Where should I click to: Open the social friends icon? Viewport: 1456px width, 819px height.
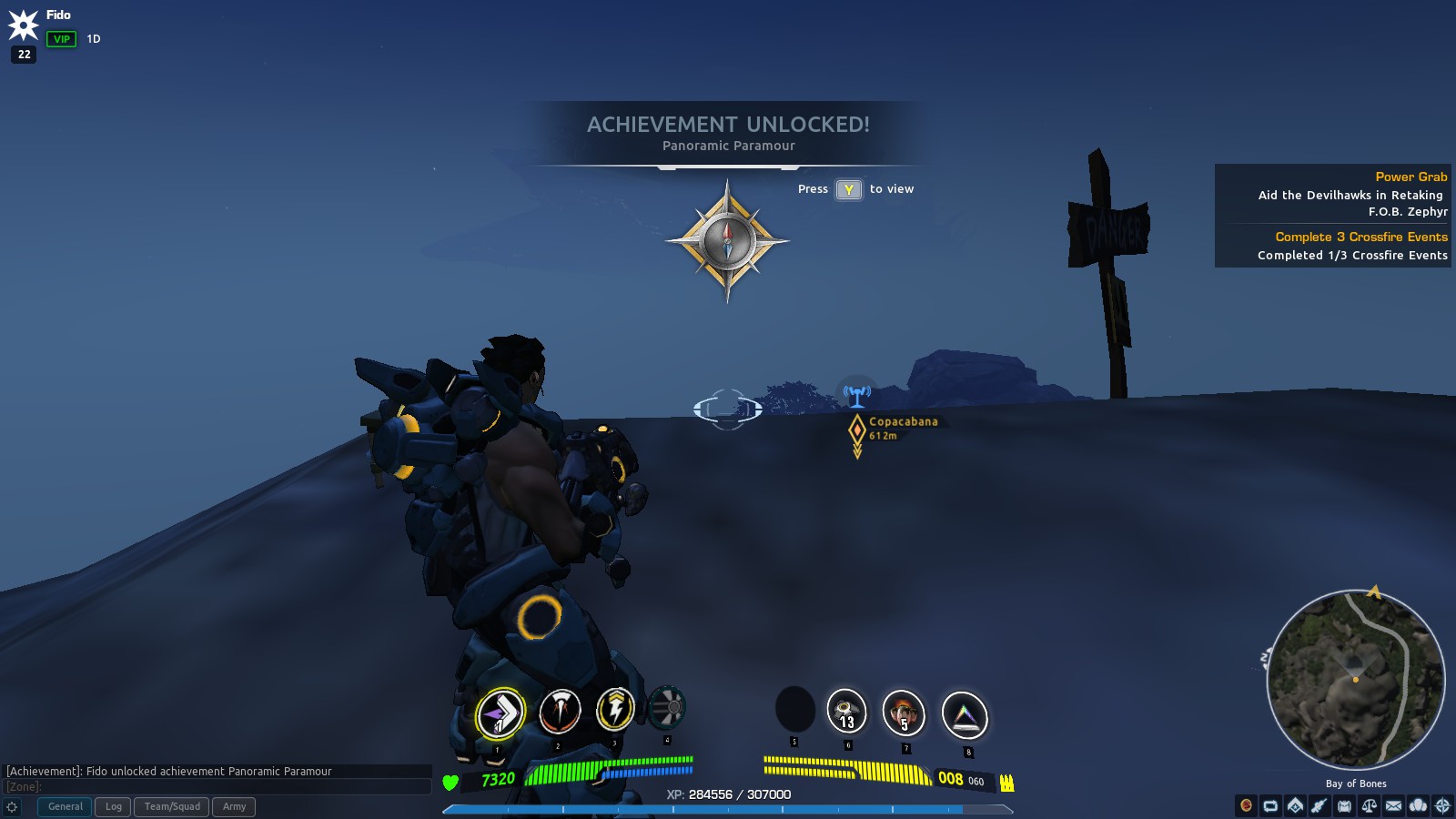click(1418, 805)
